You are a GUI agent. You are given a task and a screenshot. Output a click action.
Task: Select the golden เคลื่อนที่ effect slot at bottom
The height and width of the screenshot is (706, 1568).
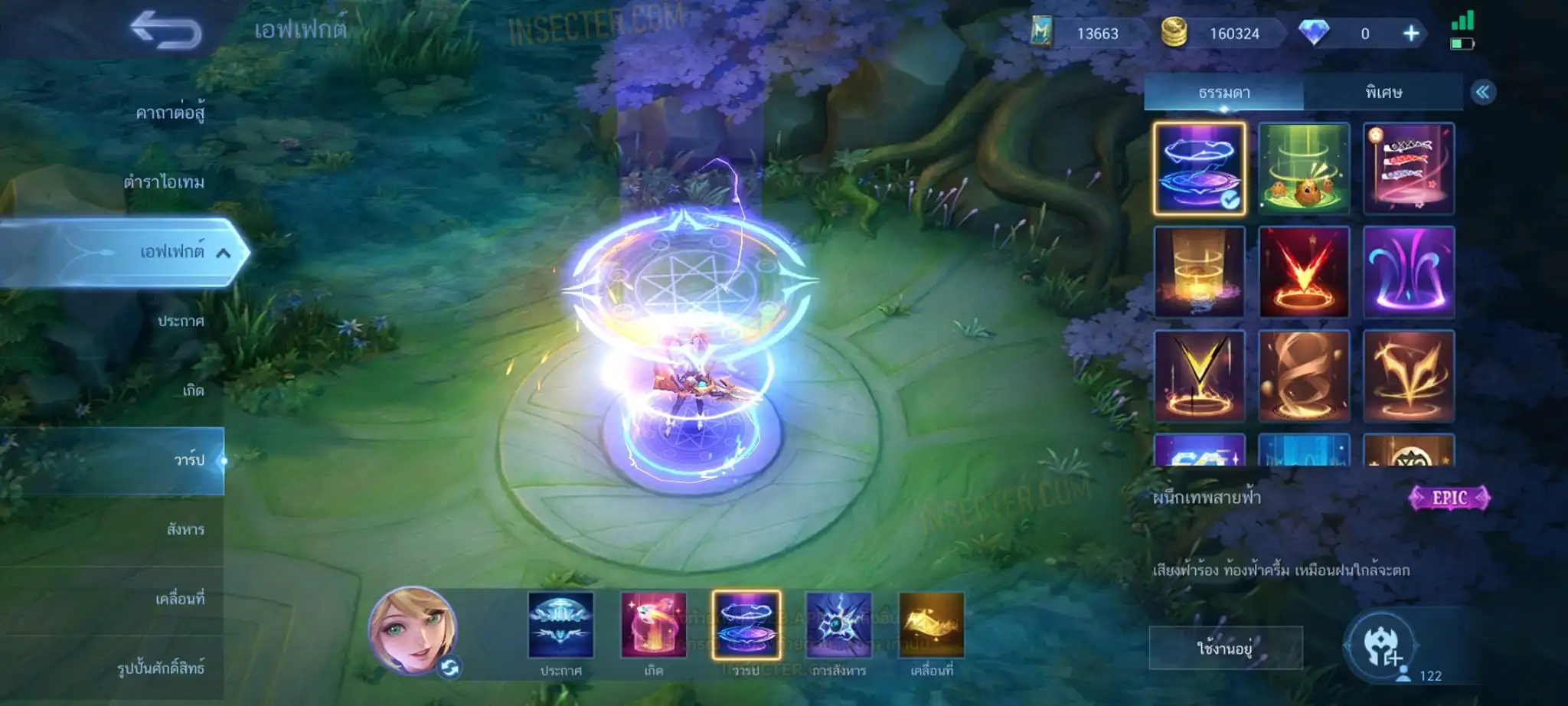[x=931, y=626]
